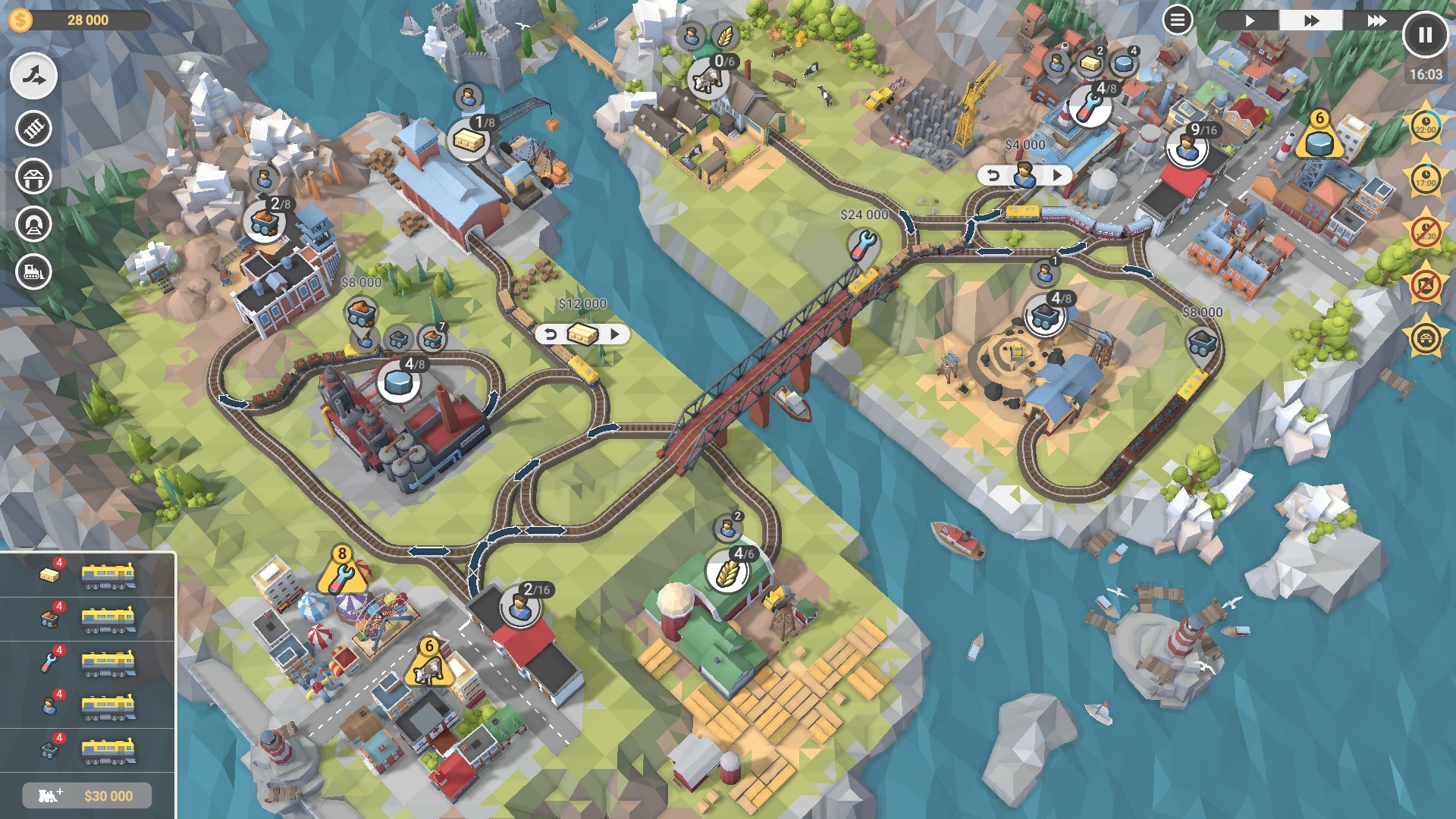Select the track switch tool

tap(33, 76)
